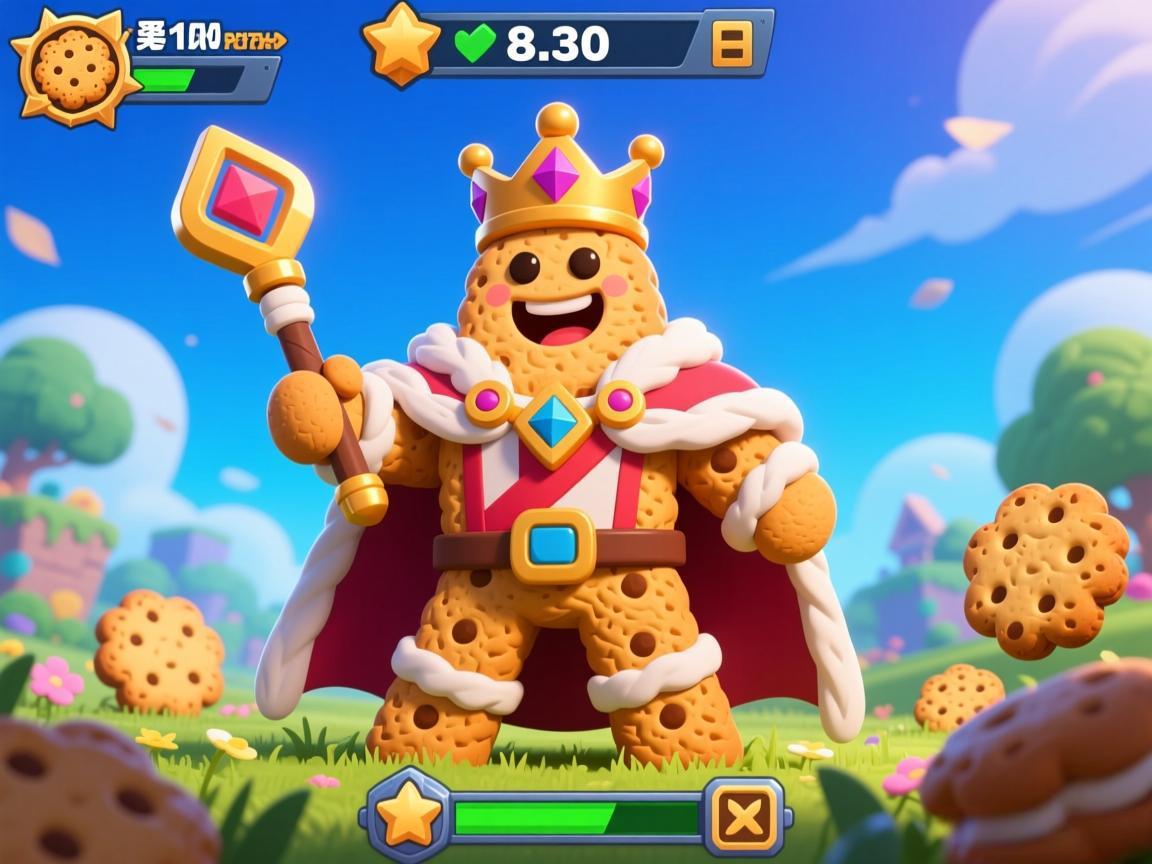1152x864 pixels.
Task: Tap the cookie avatar badge
Action: pos(75,66)
